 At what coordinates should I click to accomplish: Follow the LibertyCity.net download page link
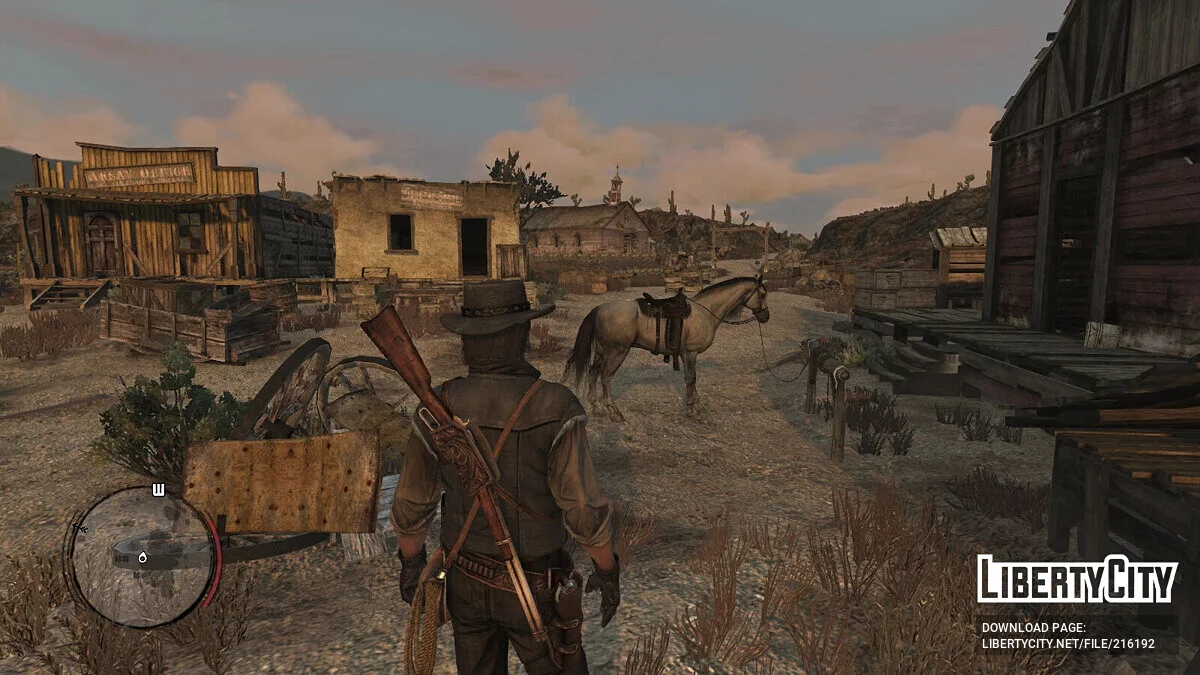tap(1068, 644)
